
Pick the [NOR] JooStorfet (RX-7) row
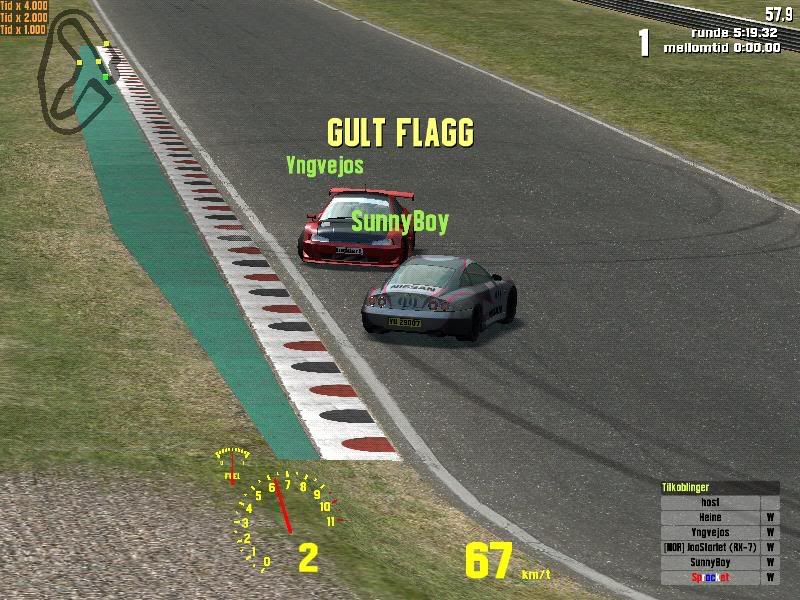tap(711, 547)
